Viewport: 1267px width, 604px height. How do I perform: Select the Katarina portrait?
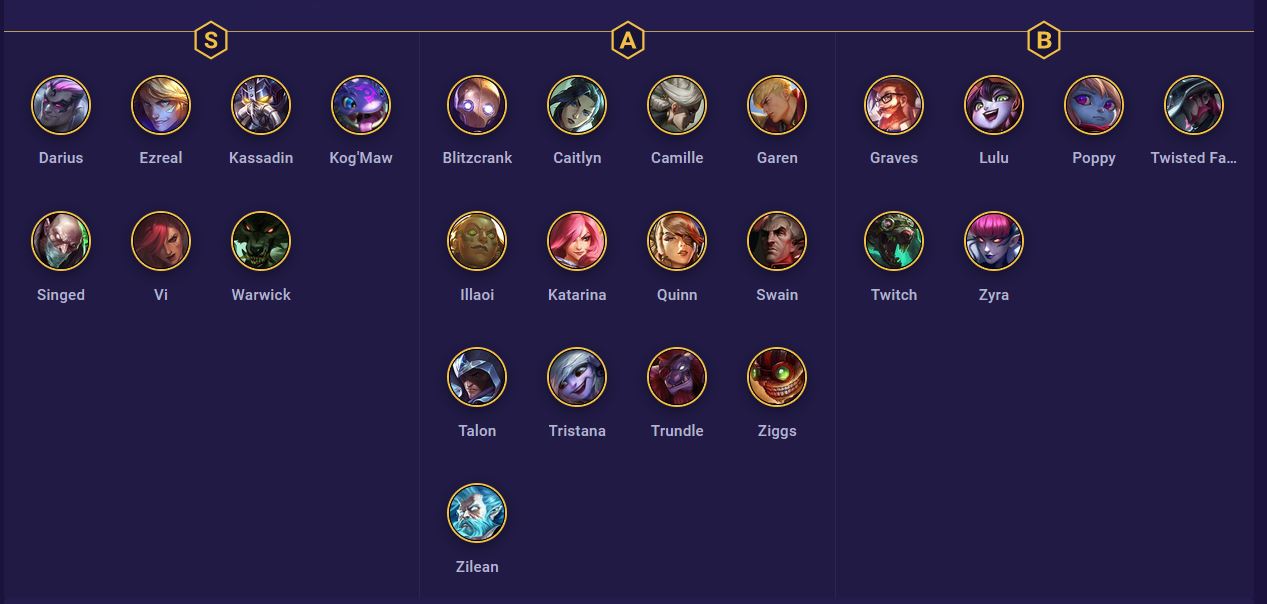click(x=577, y=241)
